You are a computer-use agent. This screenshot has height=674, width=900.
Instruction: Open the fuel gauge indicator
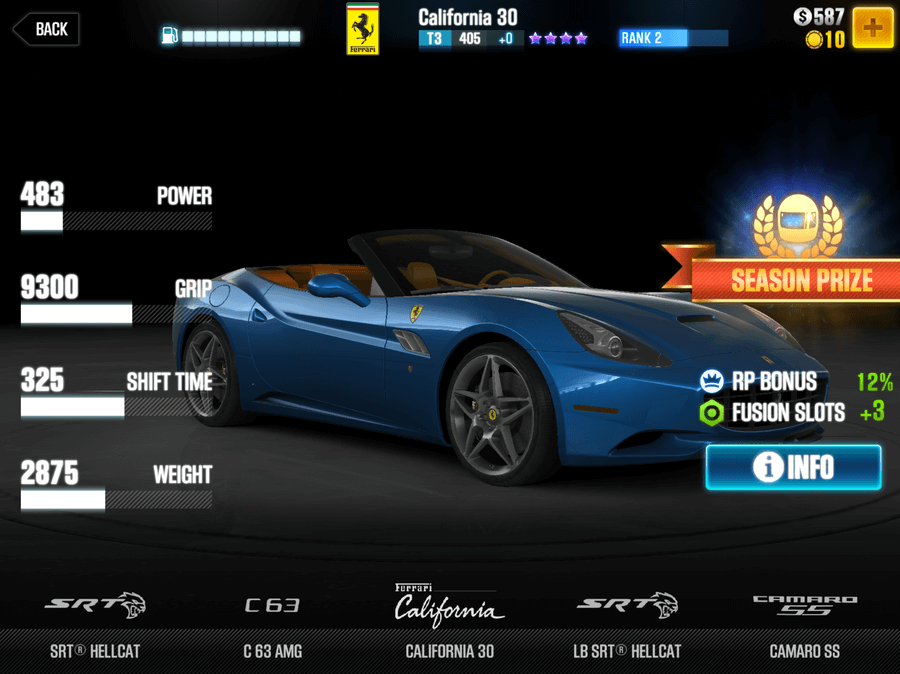pyautogui.click(x=230, y=37)
